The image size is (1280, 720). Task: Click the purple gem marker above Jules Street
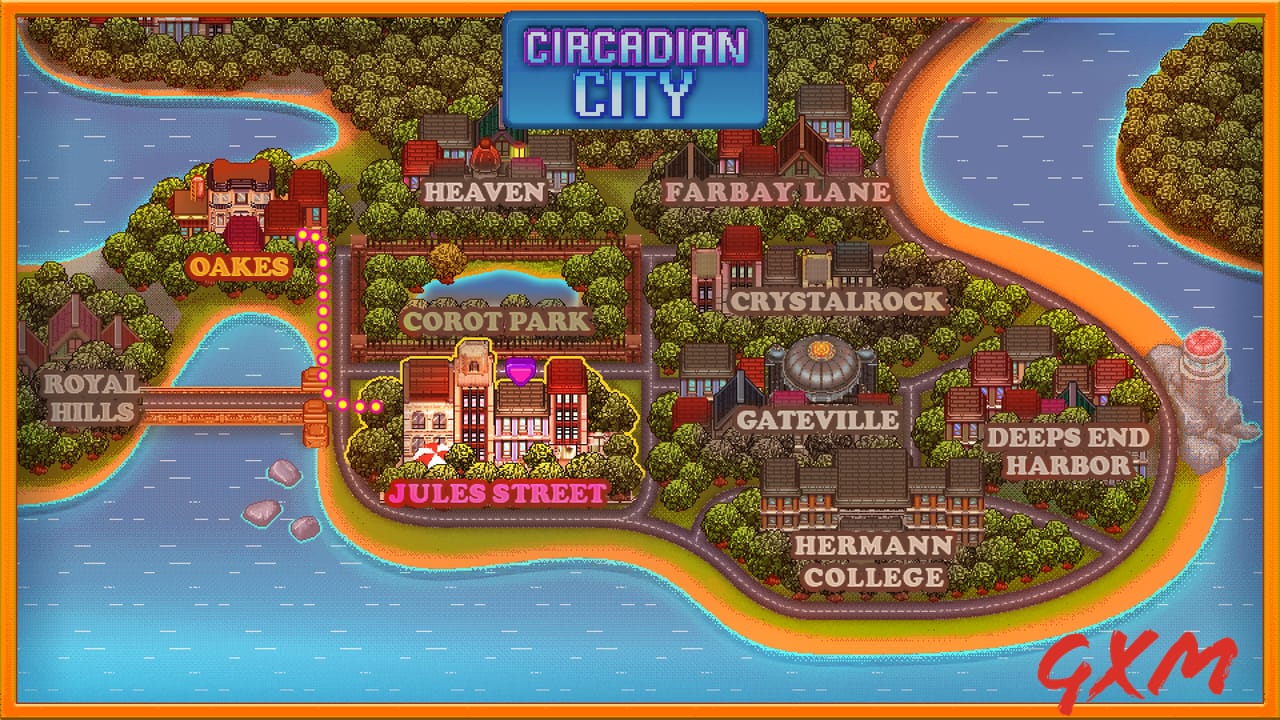tap(519, 372)
